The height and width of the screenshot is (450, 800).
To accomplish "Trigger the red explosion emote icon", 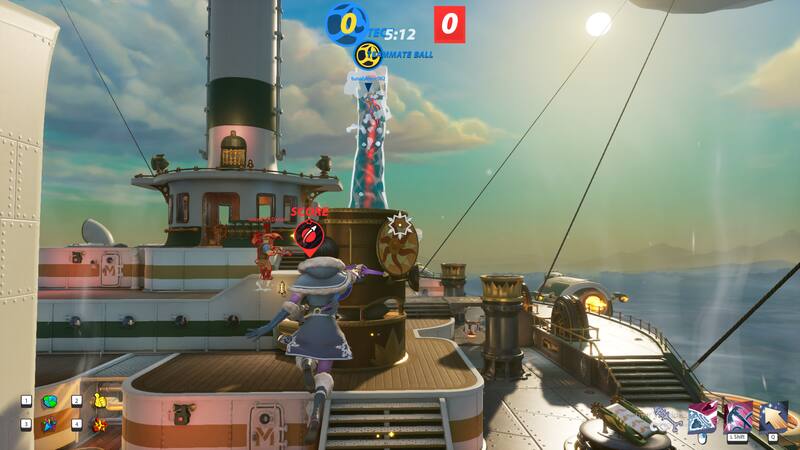I will tap(100, 425).
